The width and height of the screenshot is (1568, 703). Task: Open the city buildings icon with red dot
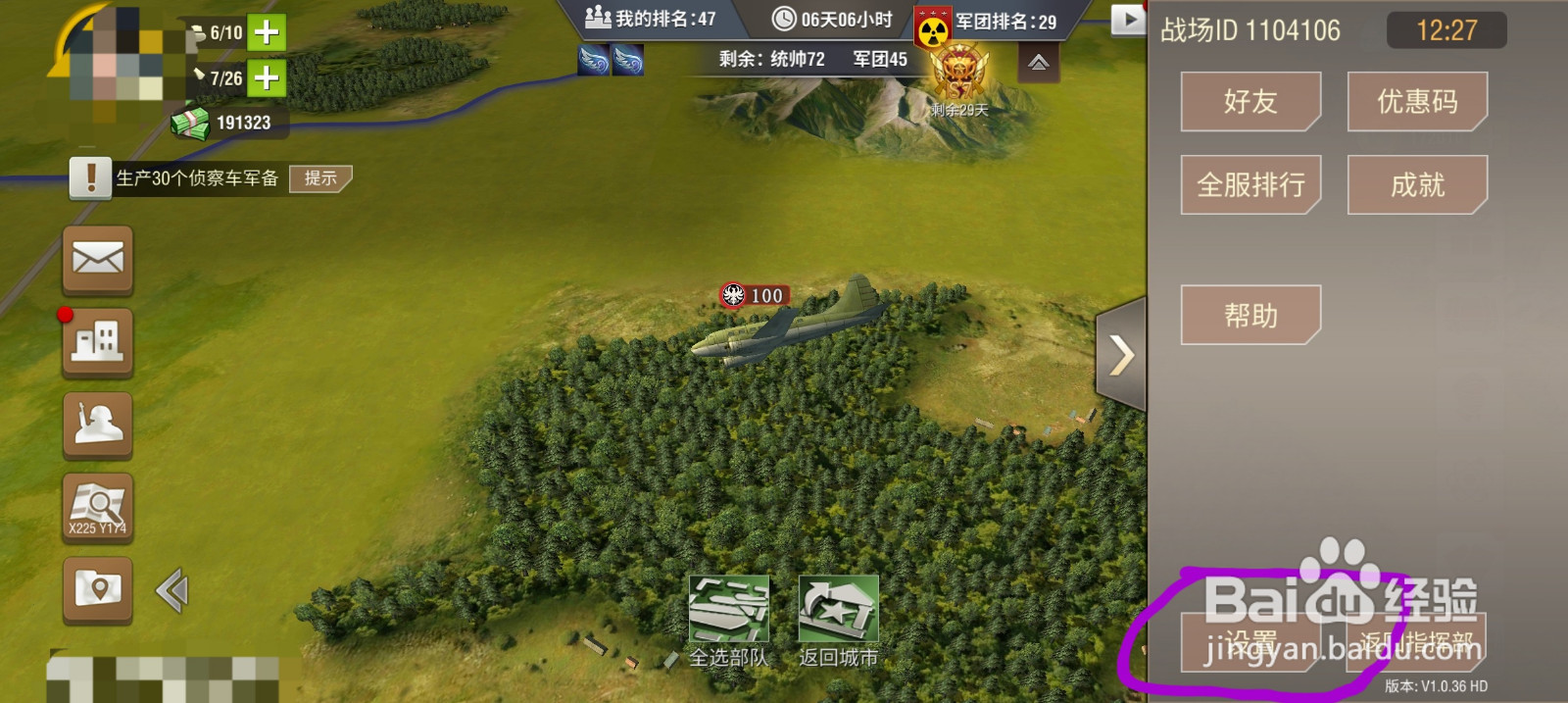[98, 342]
